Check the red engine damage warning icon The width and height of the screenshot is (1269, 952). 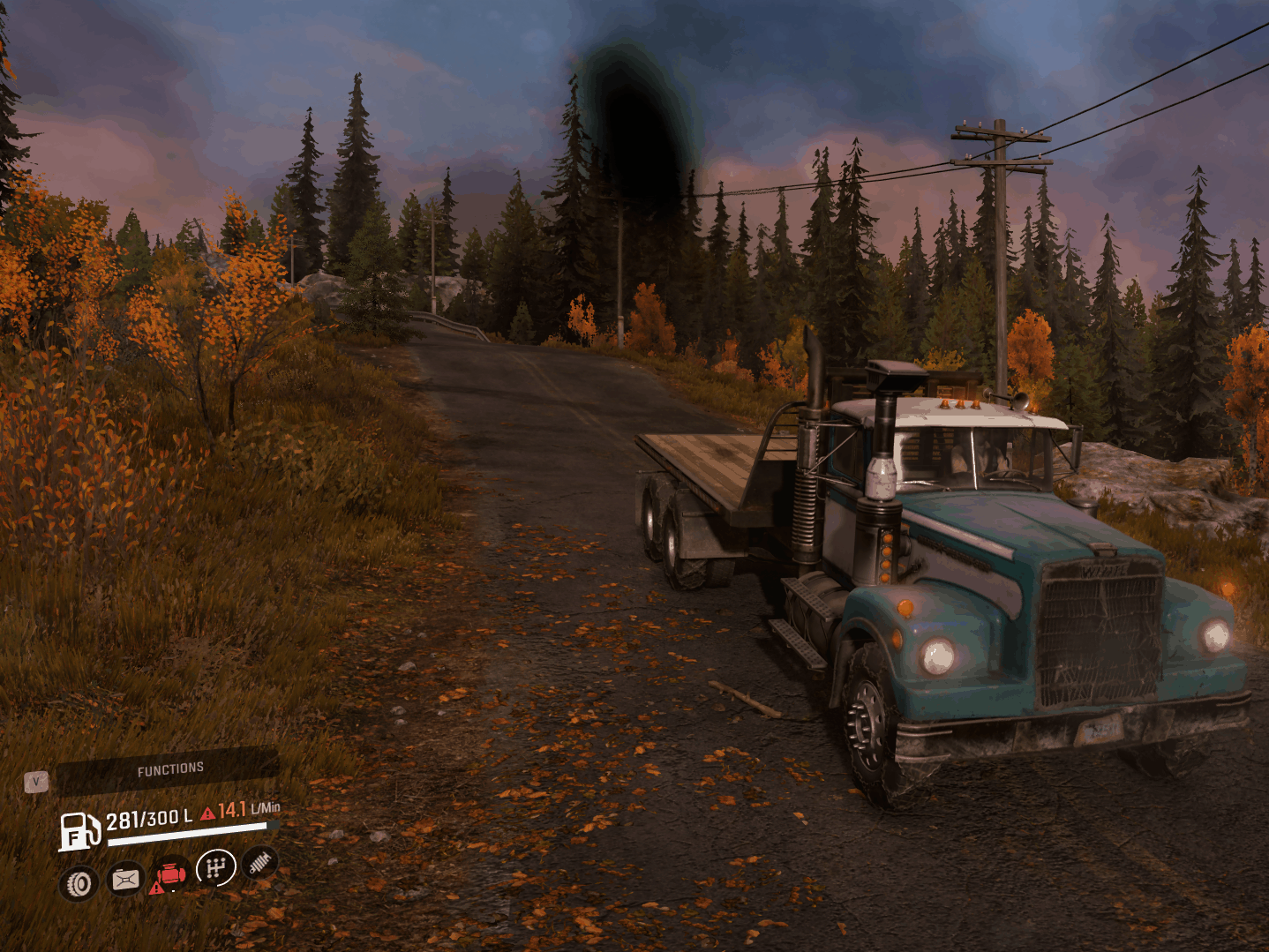170,874
